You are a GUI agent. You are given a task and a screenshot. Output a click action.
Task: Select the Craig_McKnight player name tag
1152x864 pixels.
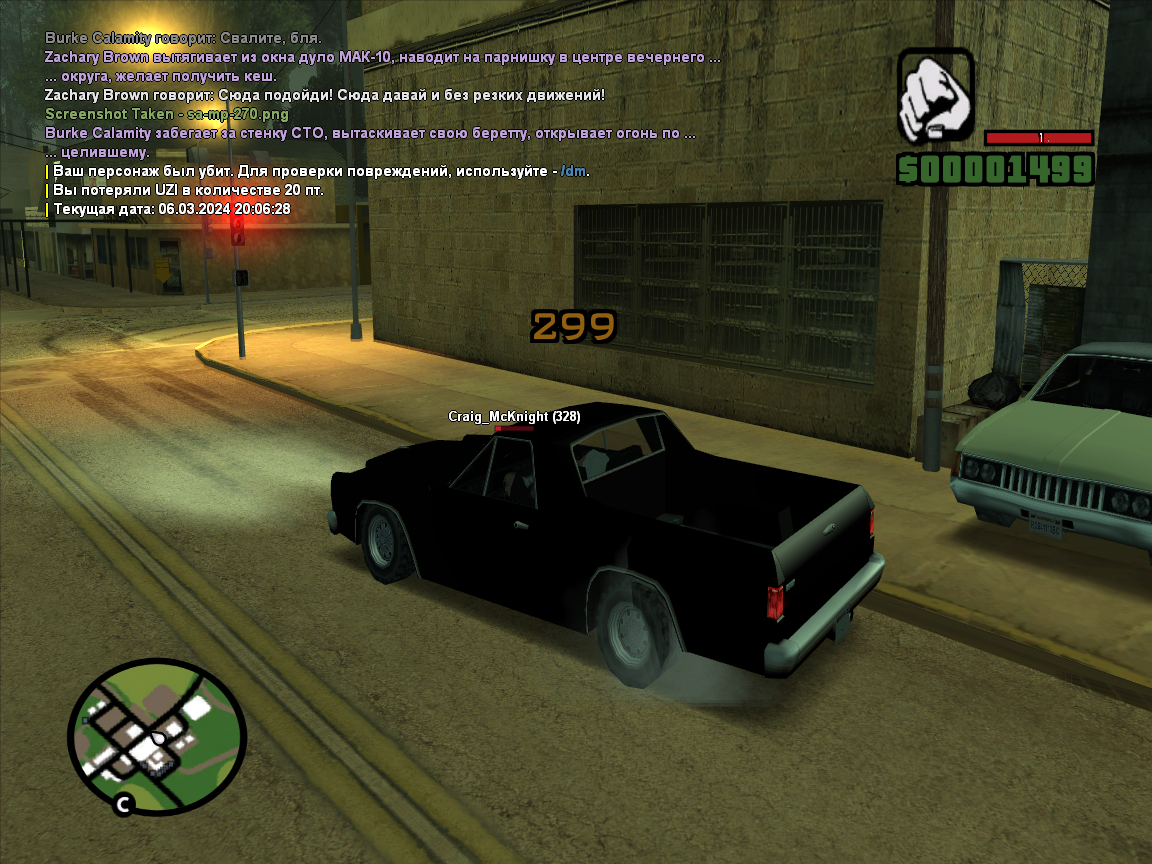513,416
